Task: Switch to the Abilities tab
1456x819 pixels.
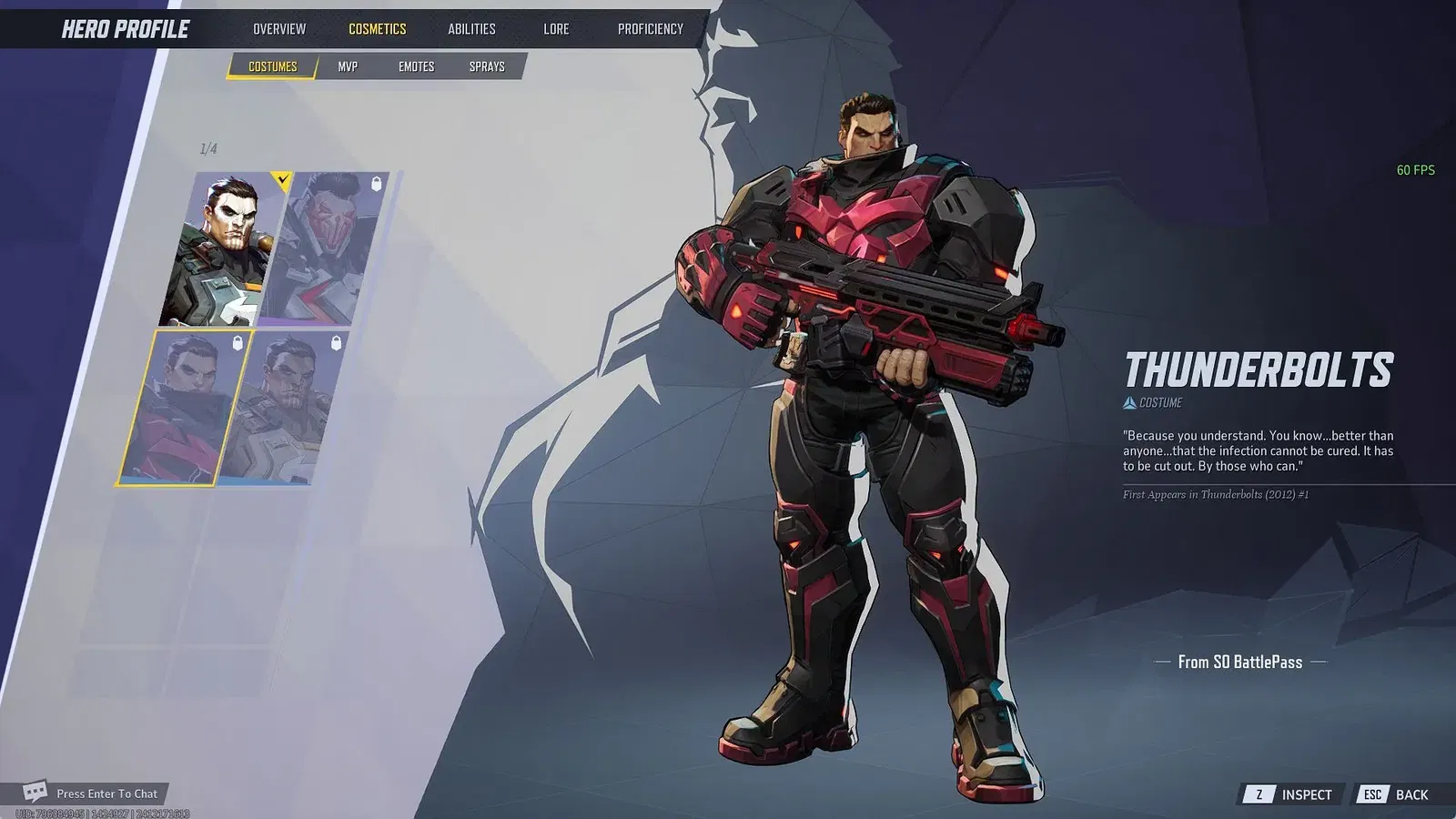Action: click(472, 28)
